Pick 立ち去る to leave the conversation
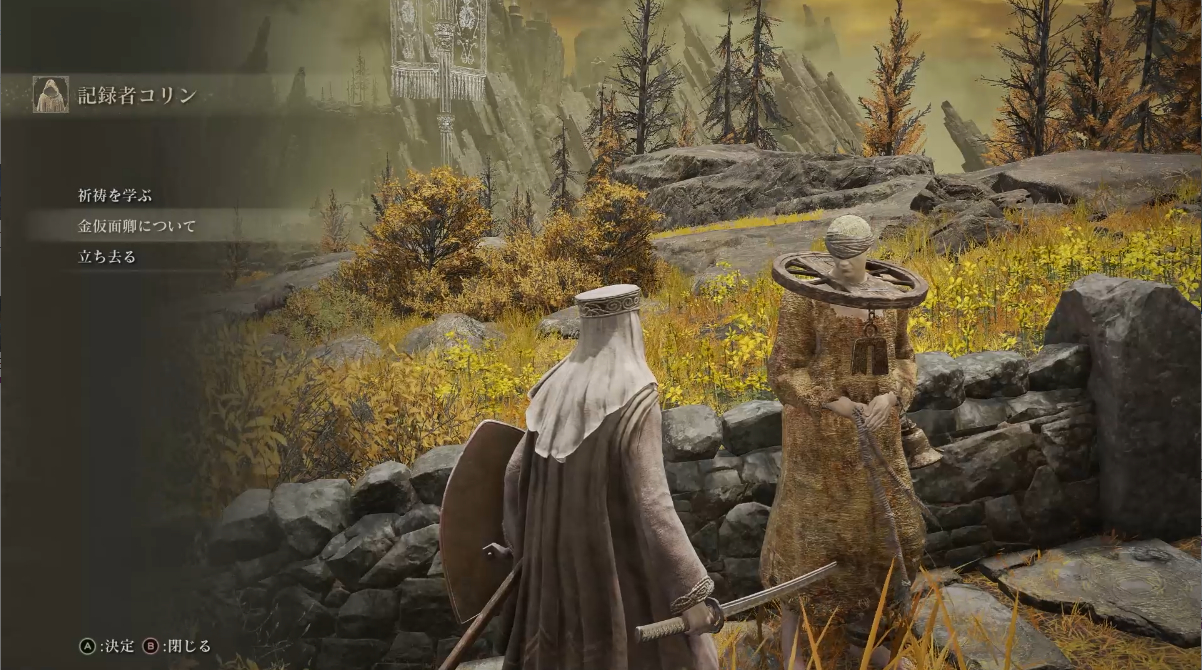This screenshot has height=670, width=1202. 107,256
